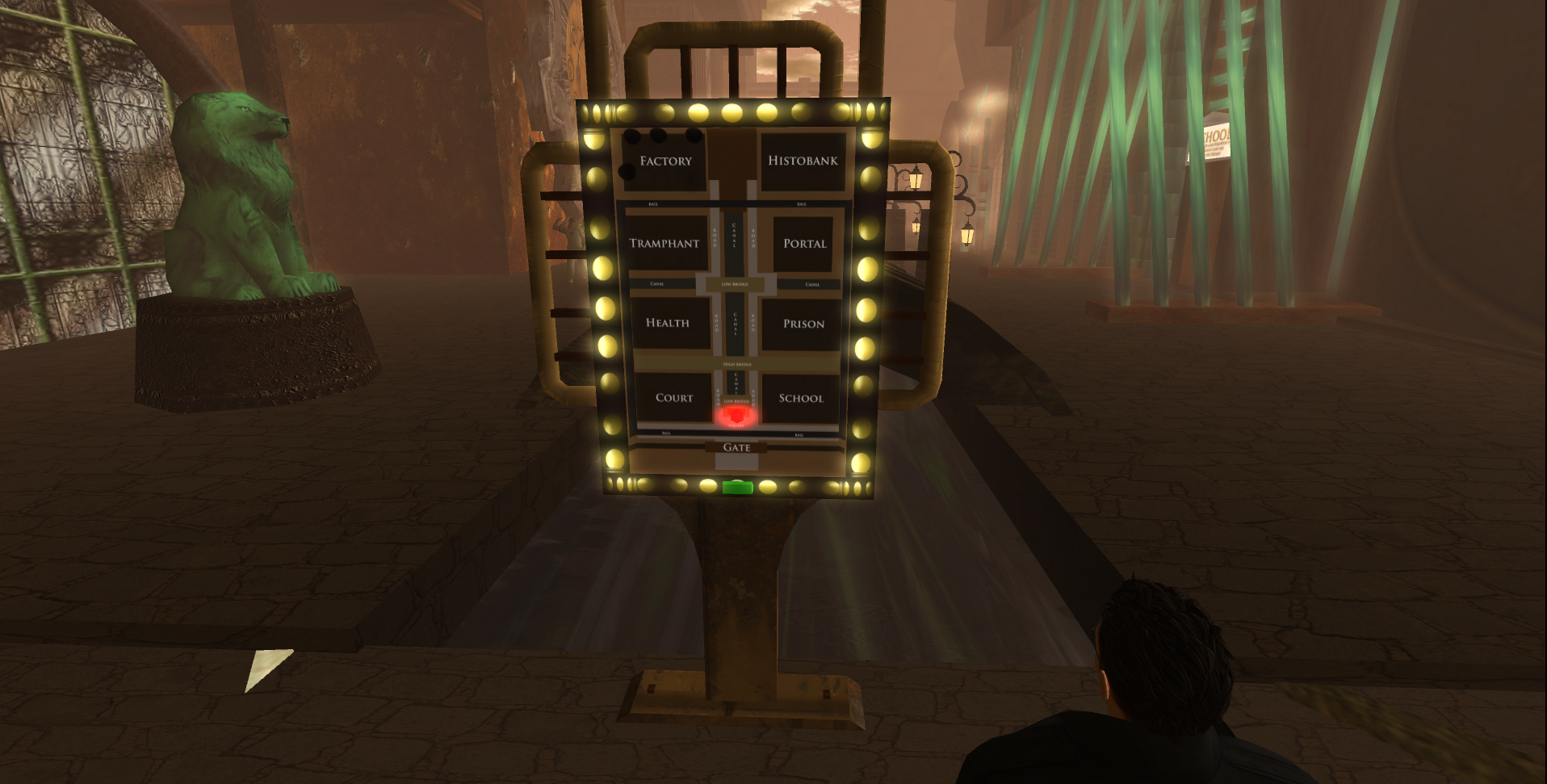This screenshot has width=1547, height=784.
Task: Pick the Court destination tile
Action: pyautogui.click(x=674, y=398)
